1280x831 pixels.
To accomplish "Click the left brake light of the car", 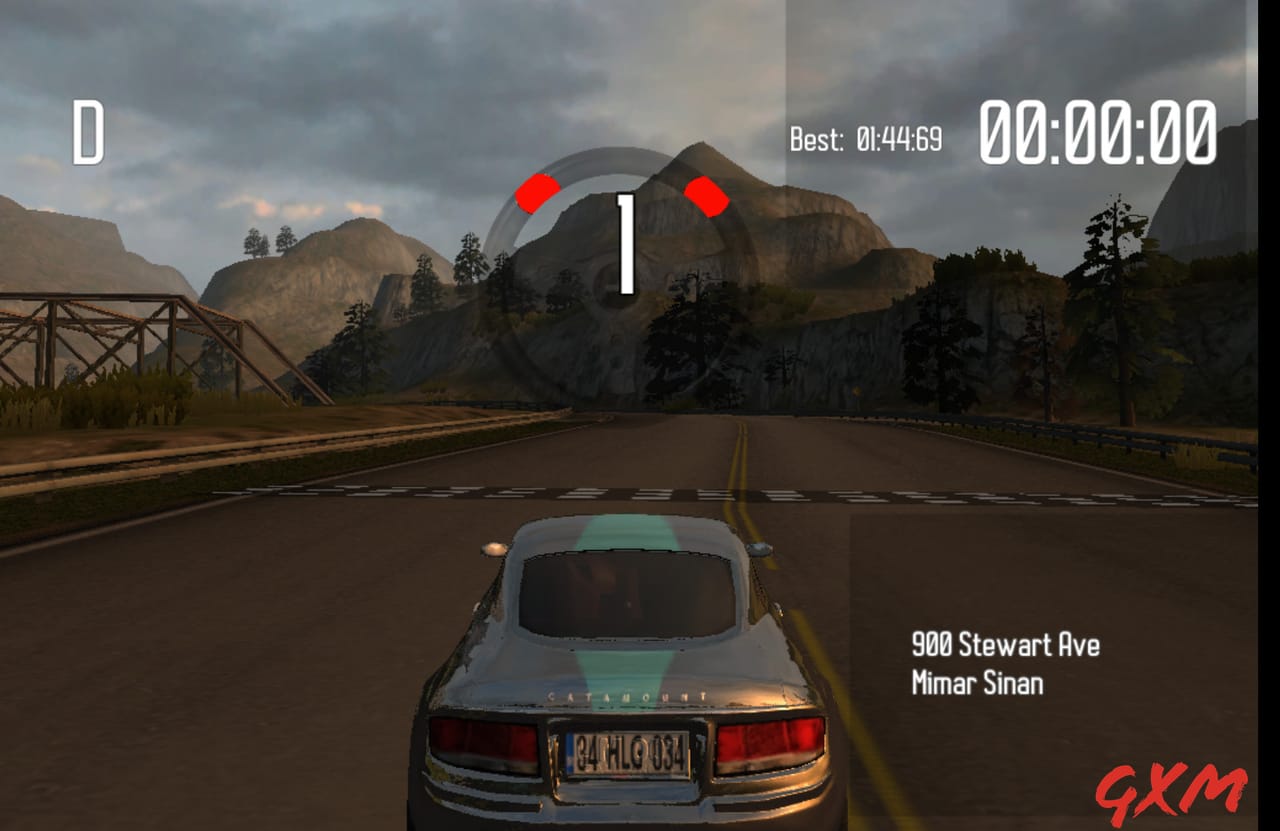I will click(485, 745).
